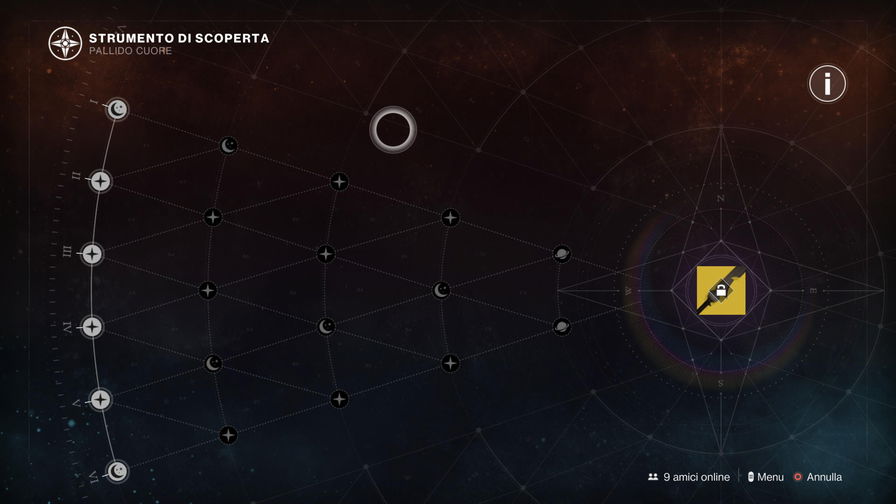Choose the moon node marked I
This screenshot has width=896, height=504.
pyautogui.click(x=118, y=109)
